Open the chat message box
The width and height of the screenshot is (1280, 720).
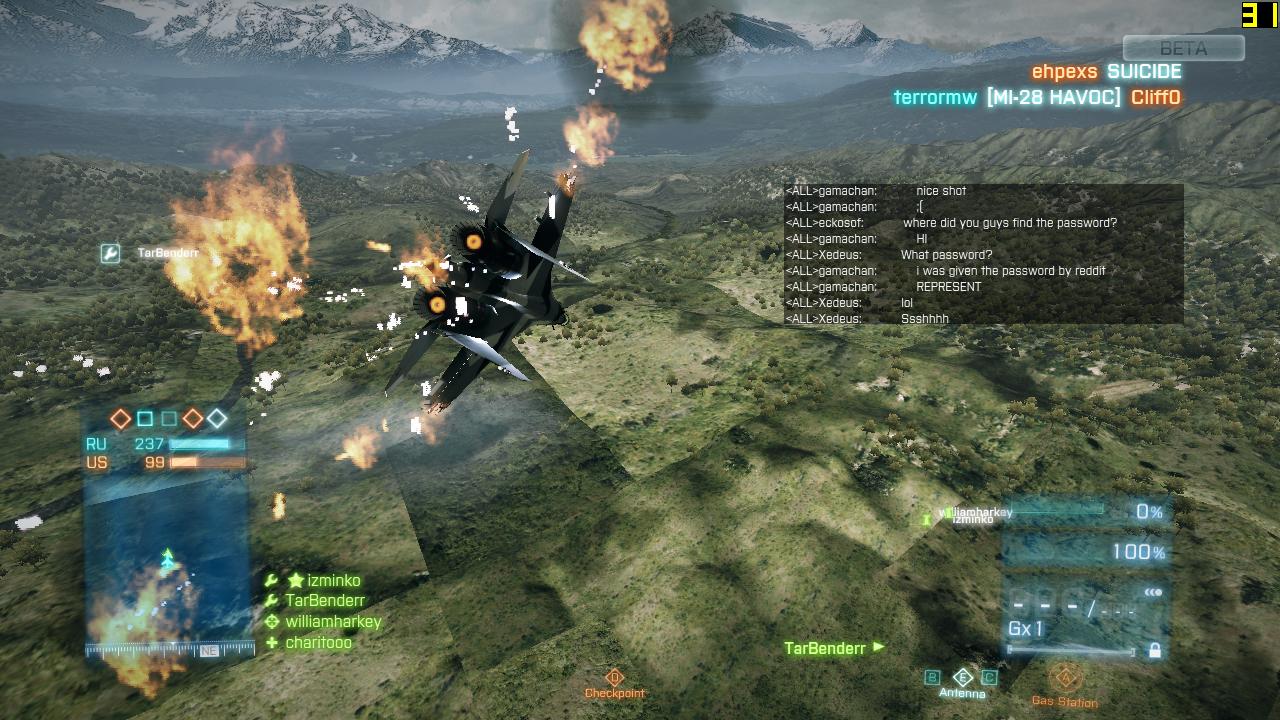tap(983, 254)
